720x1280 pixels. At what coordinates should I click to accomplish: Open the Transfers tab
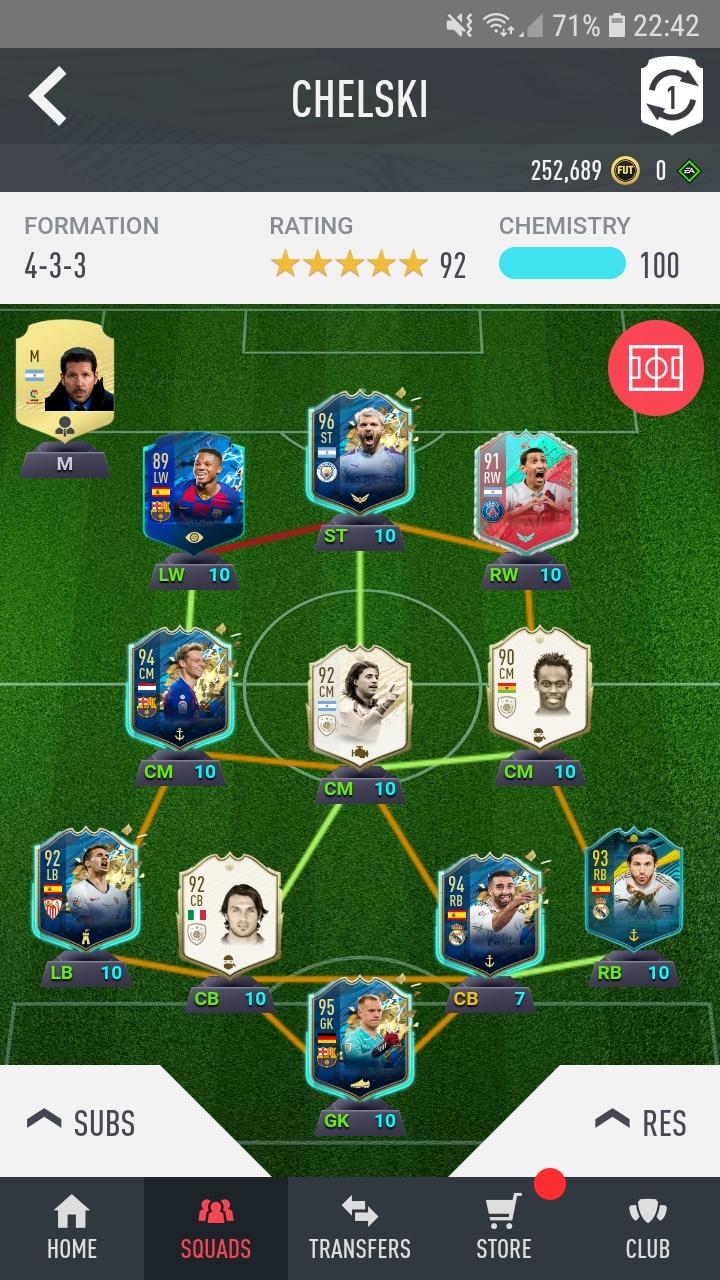click(x=359, y=1230)
